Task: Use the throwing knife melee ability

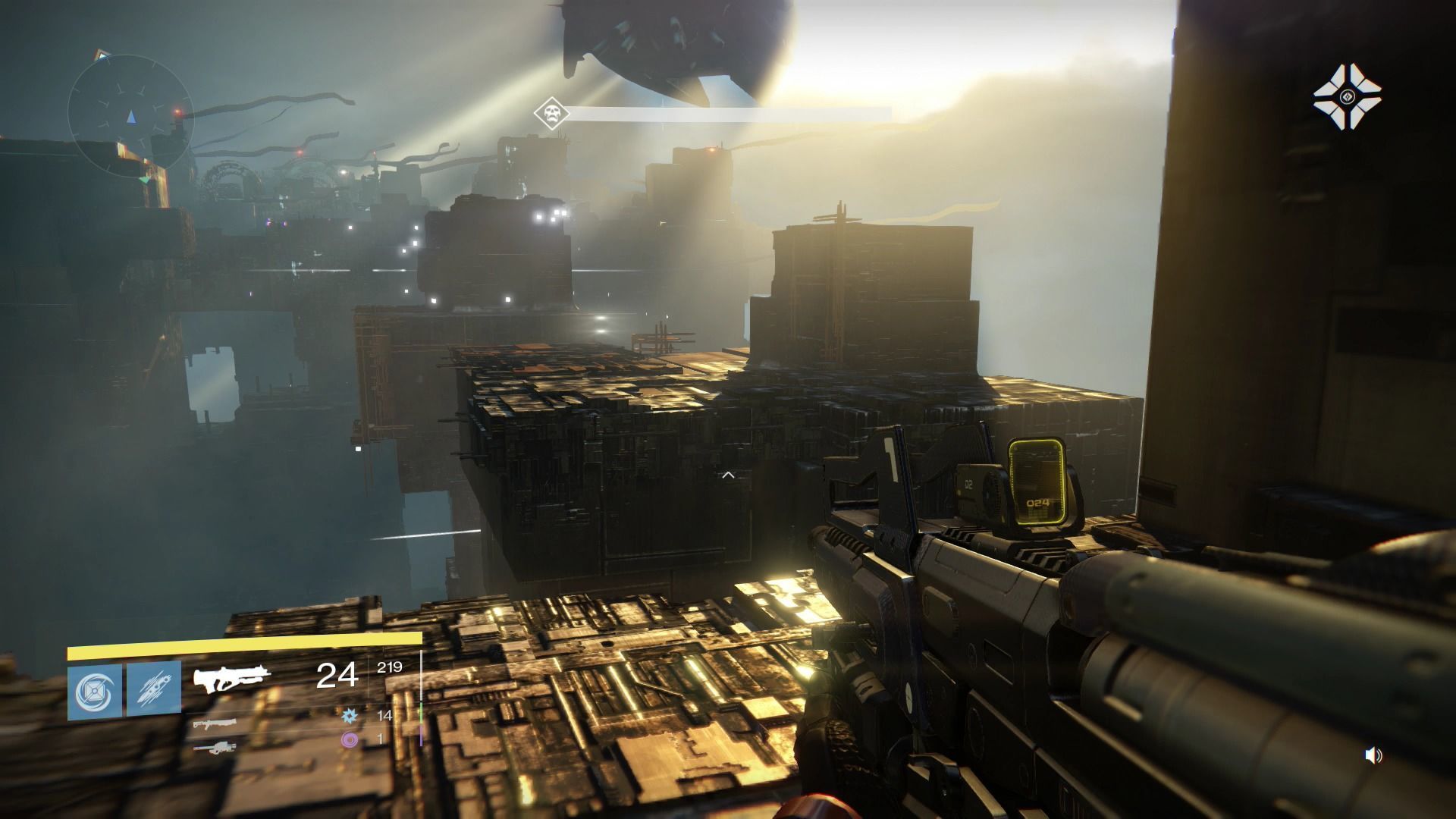Action: (x=154, y=689)
